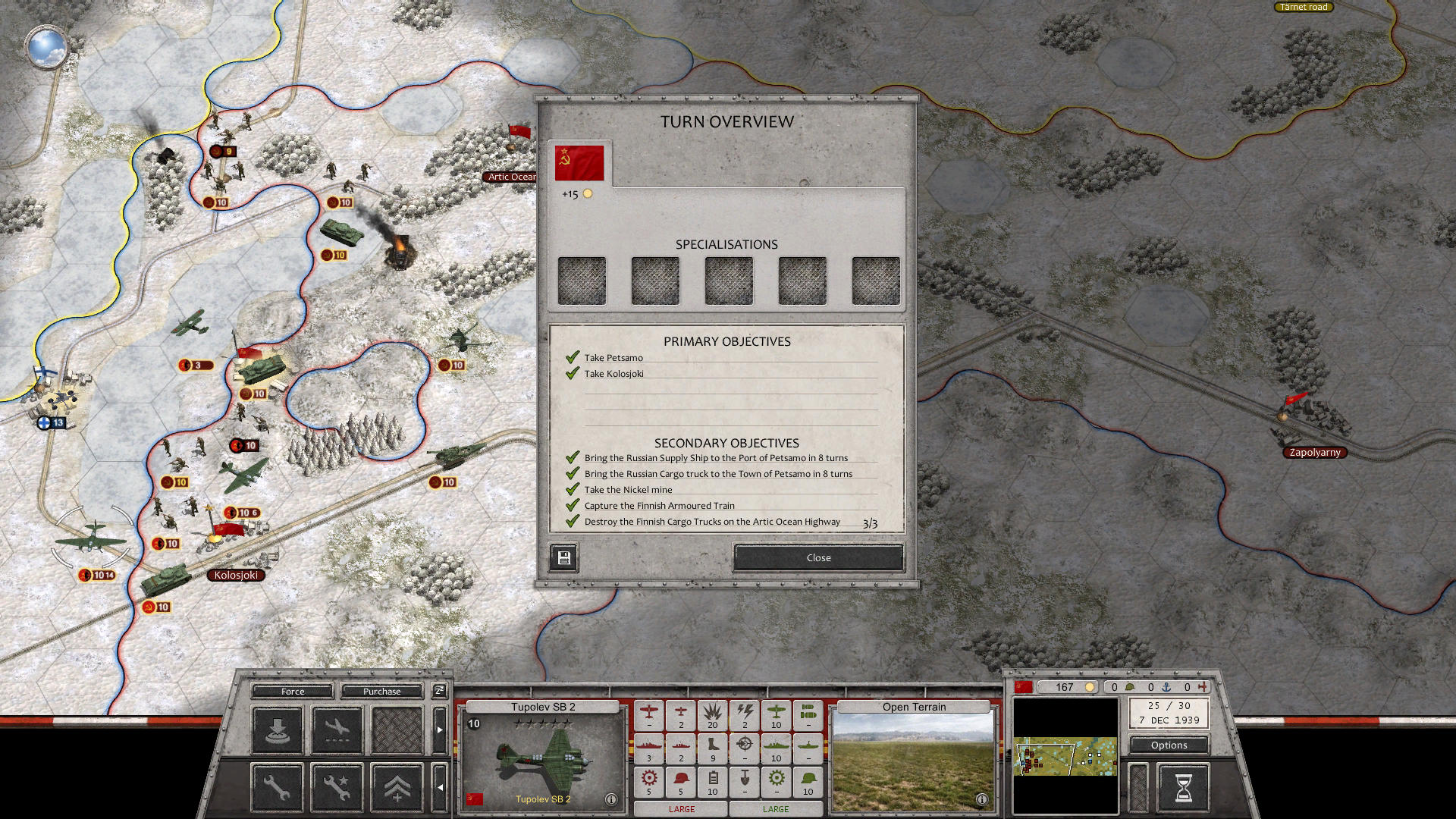Click the air transport icon
Image resolution: width=1456 pixels, height=819 pixels.
(337, 730)
